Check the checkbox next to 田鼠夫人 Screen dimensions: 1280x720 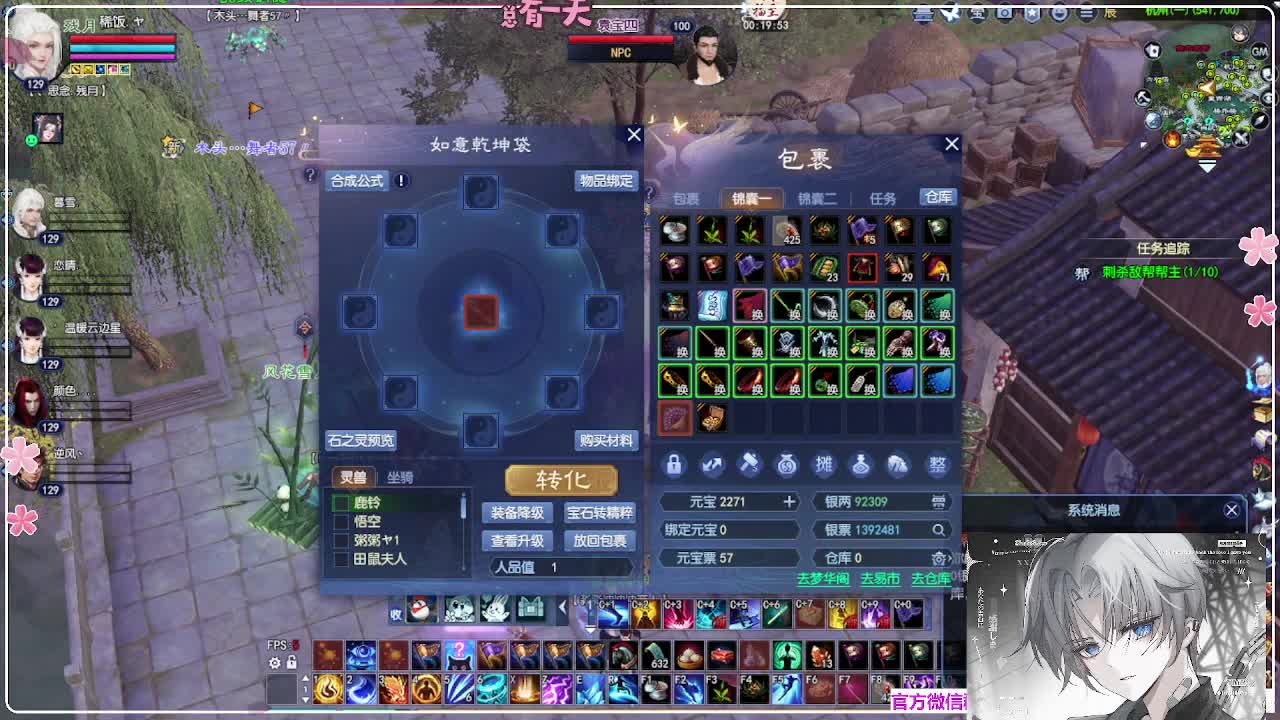click(343, 560)
